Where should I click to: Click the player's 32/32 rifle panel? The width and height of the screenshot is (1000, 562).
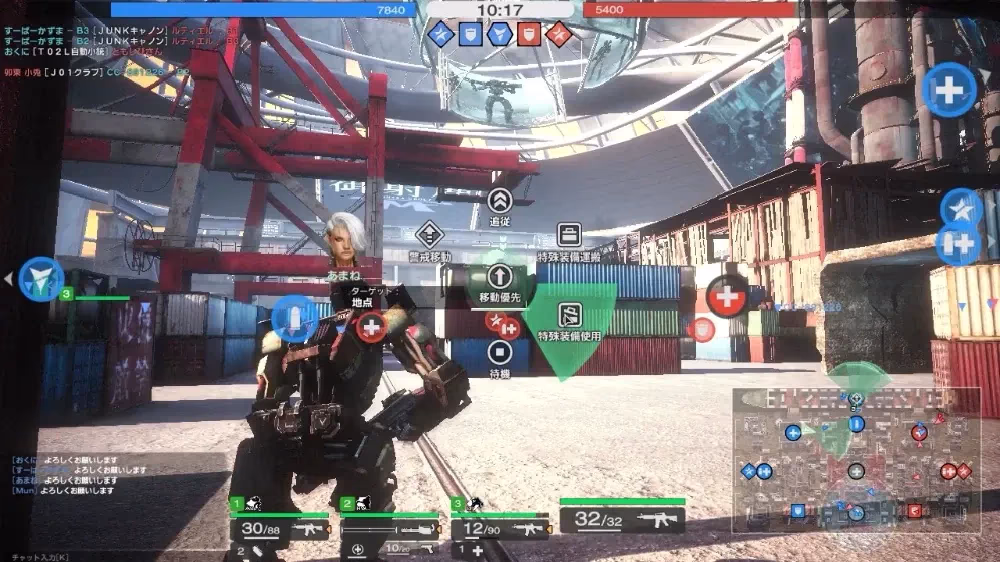point(622,520)
